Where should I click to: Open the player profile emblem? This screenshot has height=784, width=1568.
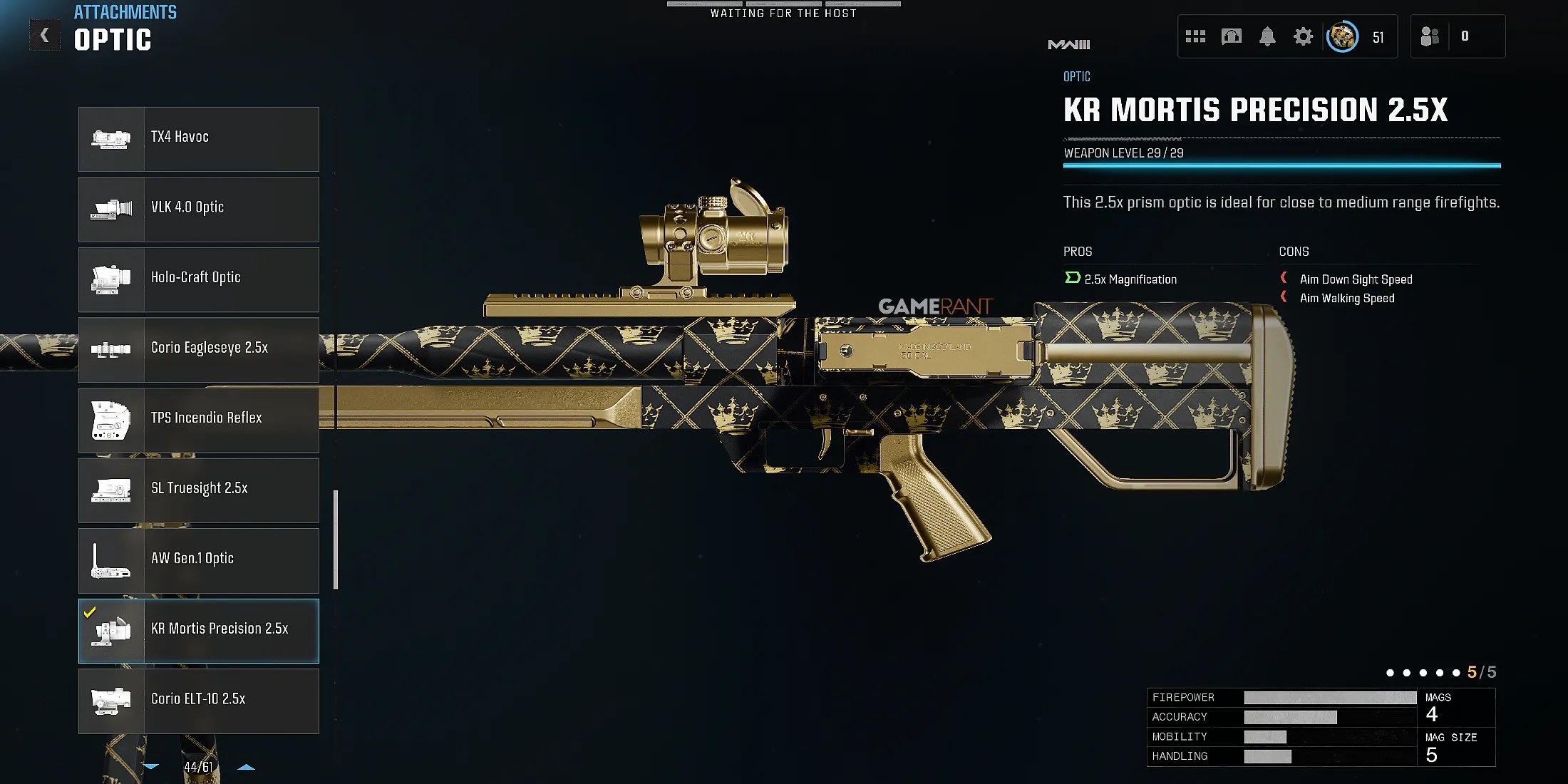click(x=1342, y=36)
